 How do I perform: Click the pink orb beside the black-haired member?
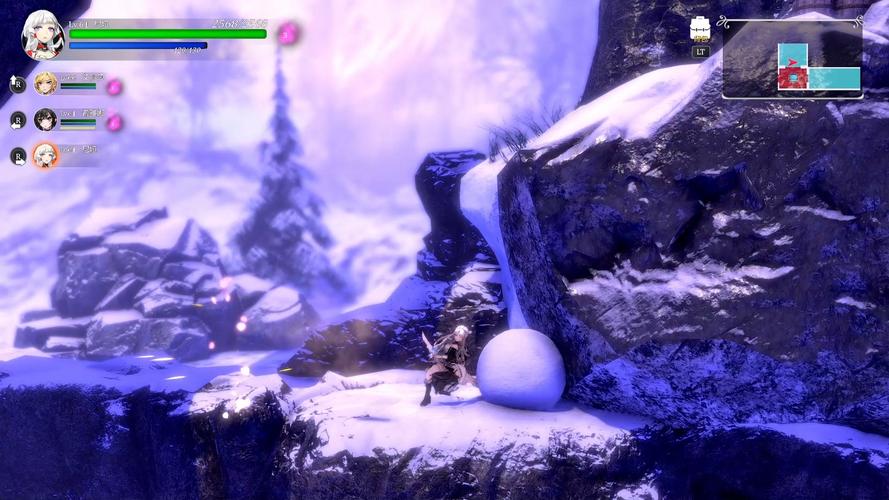[114, 122]
